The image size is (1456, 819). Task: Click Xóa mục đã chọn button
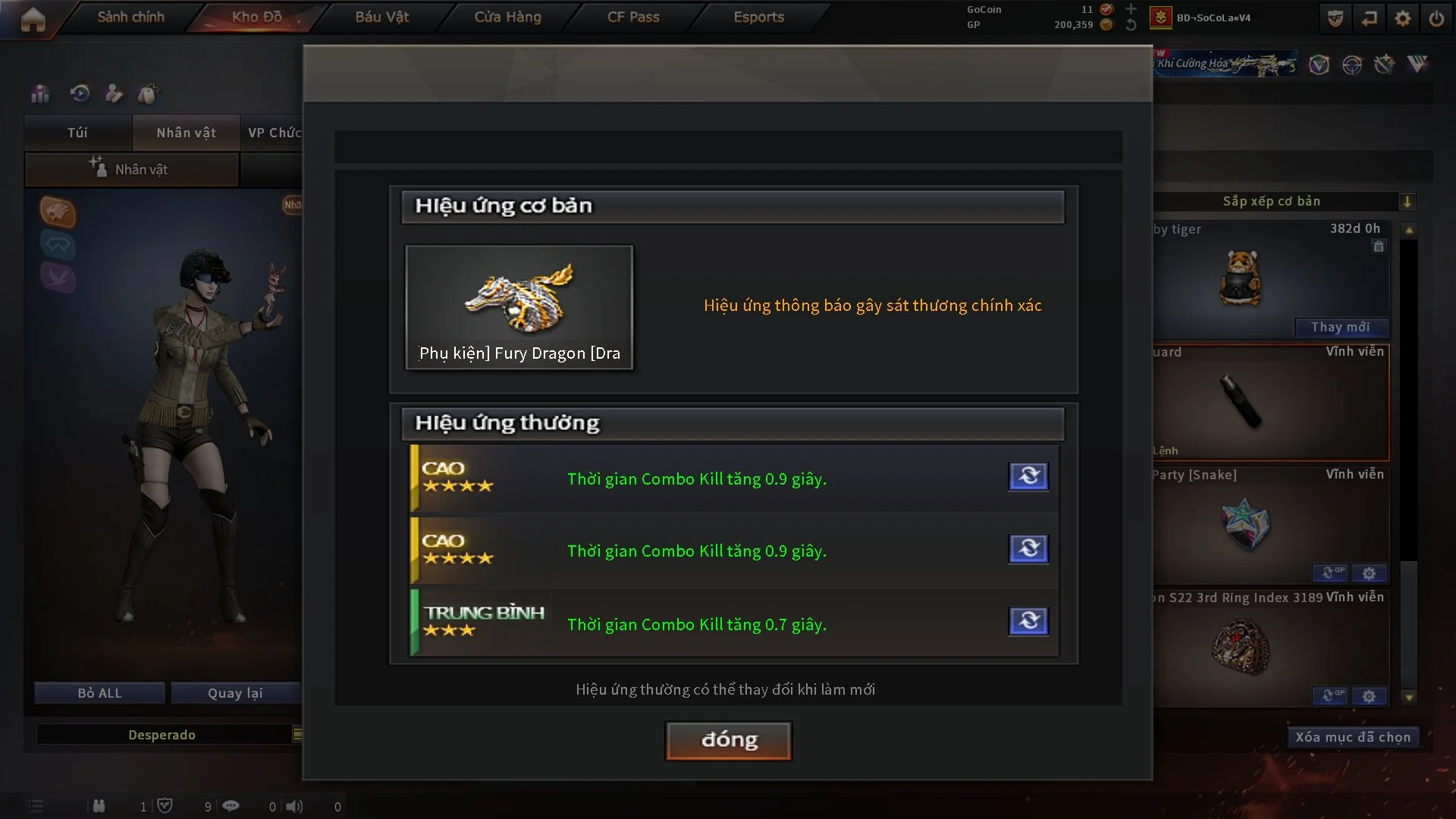pyautogui.click(x=1352, y=737)
